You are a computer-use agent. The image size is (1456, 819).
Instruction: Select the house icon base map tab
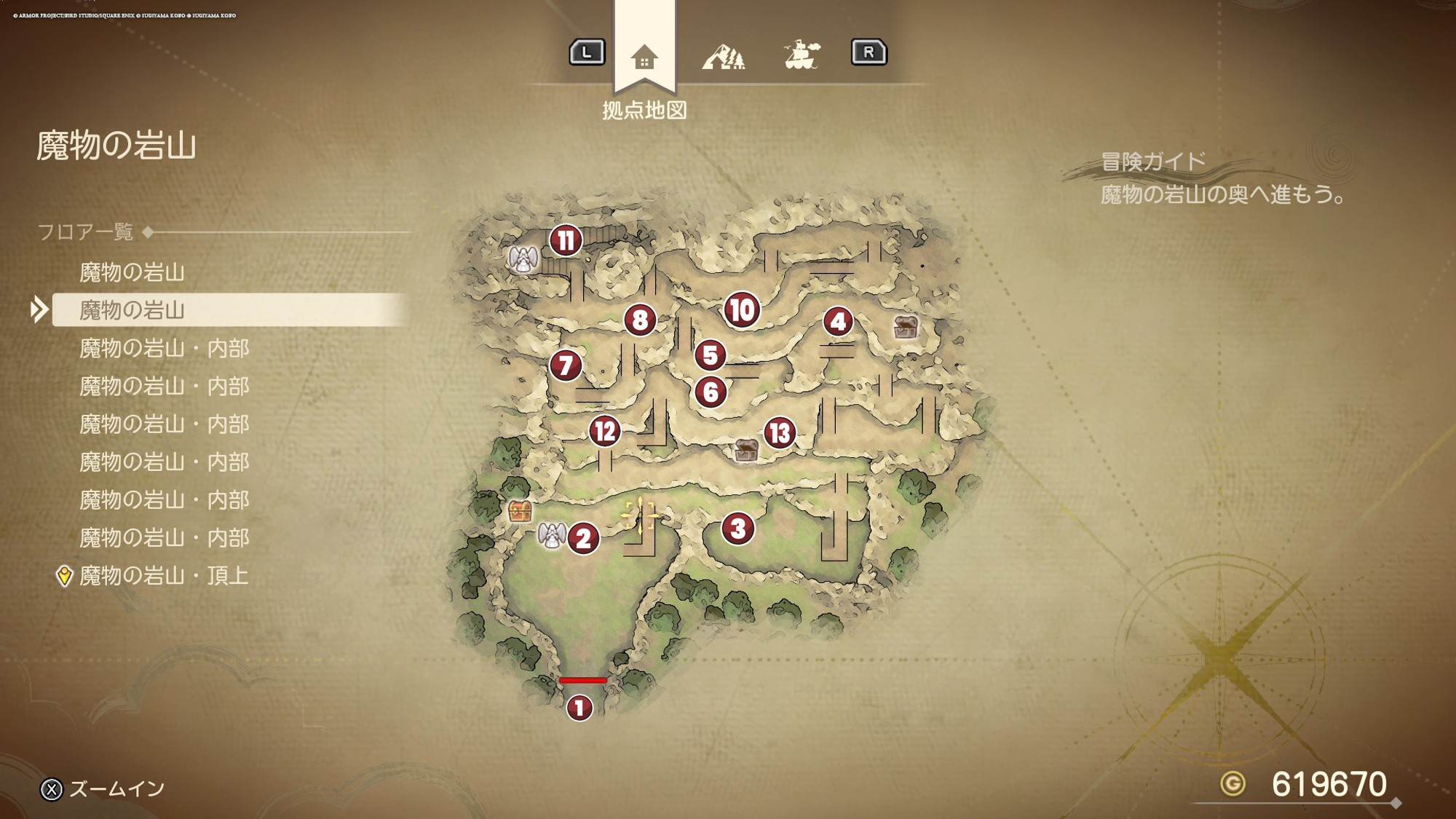point(644,57)
